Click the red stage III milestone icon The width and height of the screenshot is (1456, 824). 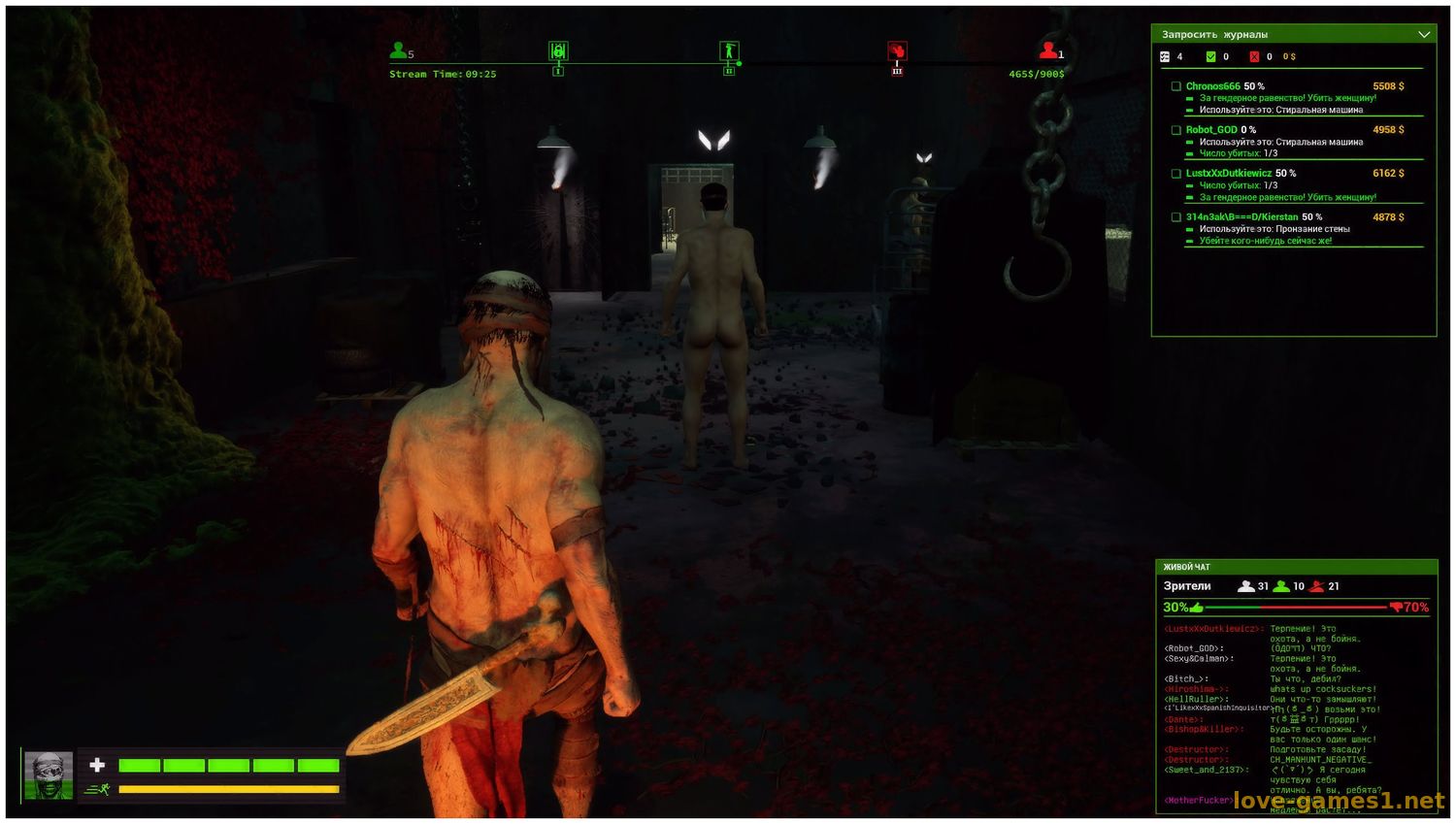[x=897, y=51]
